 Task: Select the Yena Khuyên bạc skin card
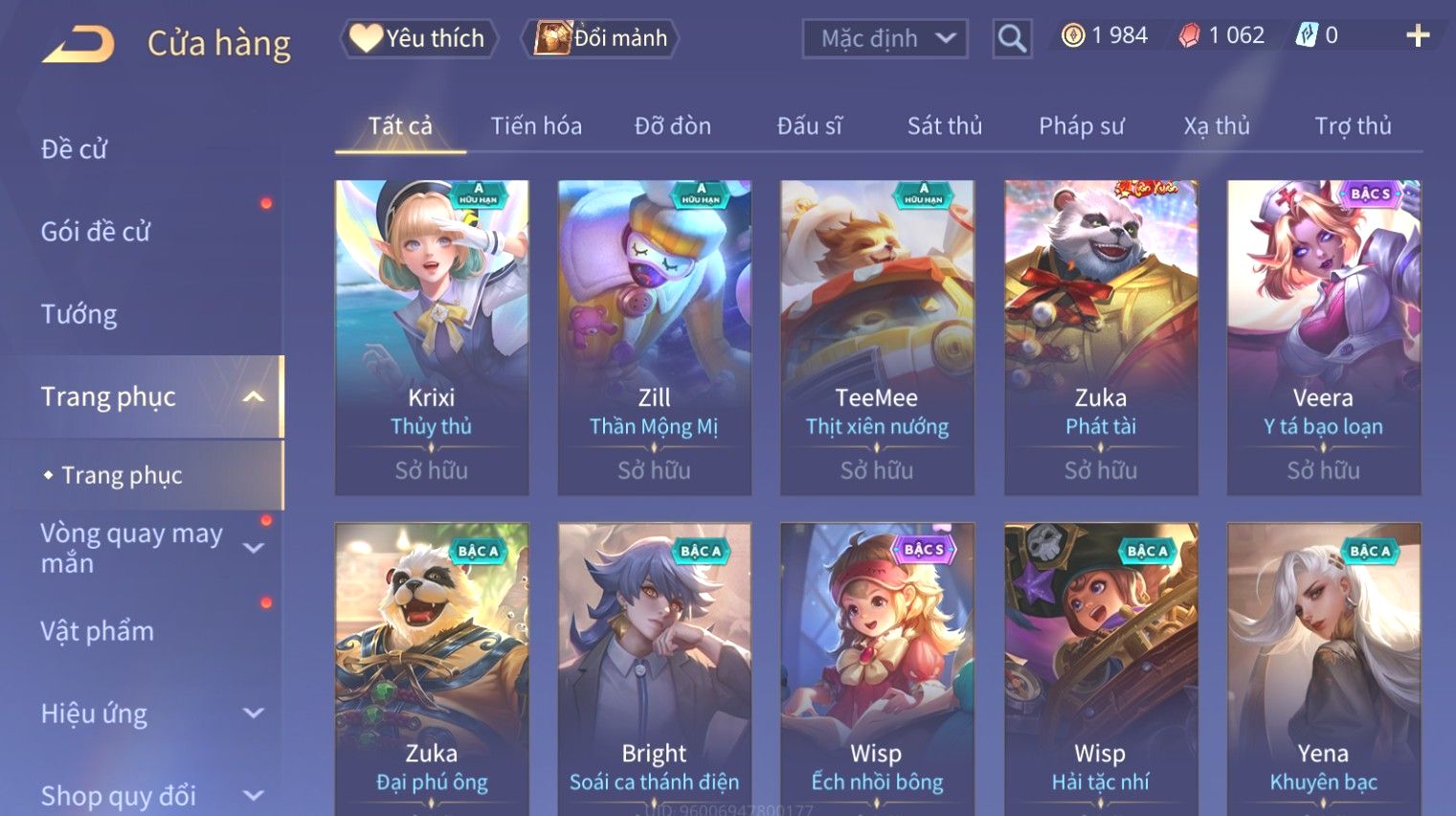pos(1323,670)
